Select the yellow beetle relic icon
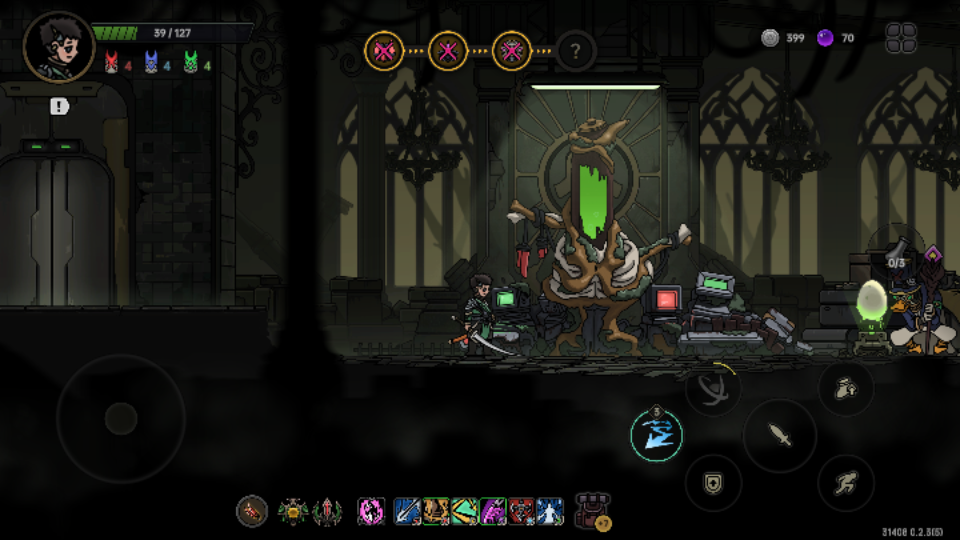The height and width of the screenshot is (540, 960). click(293, 512)
